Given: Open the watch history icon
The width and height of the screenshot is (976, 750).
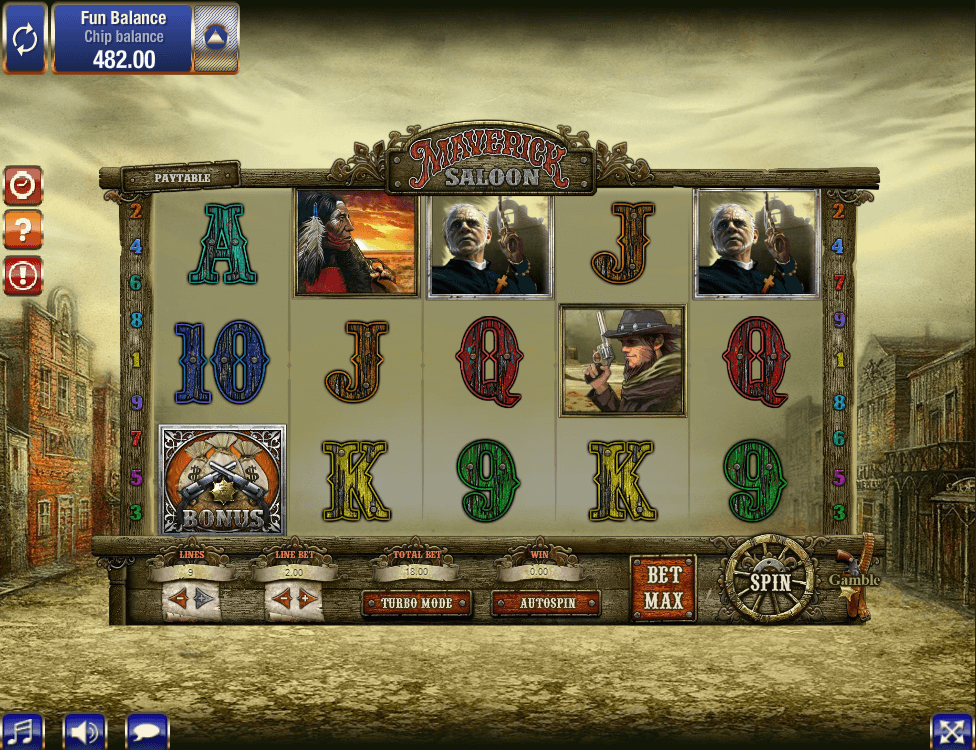Looking at the screenshot, I should click(x=23, y=185).
